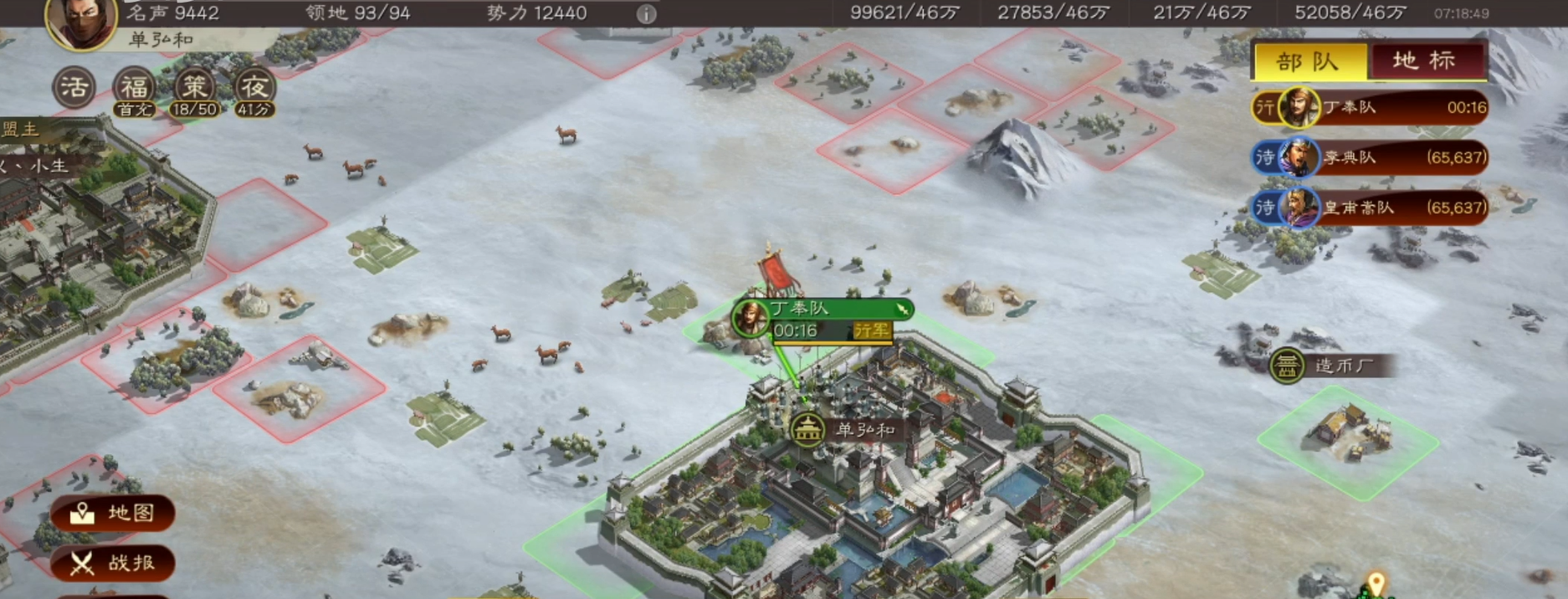
Task: Open the 地图 map button
Action: point(113,513)
